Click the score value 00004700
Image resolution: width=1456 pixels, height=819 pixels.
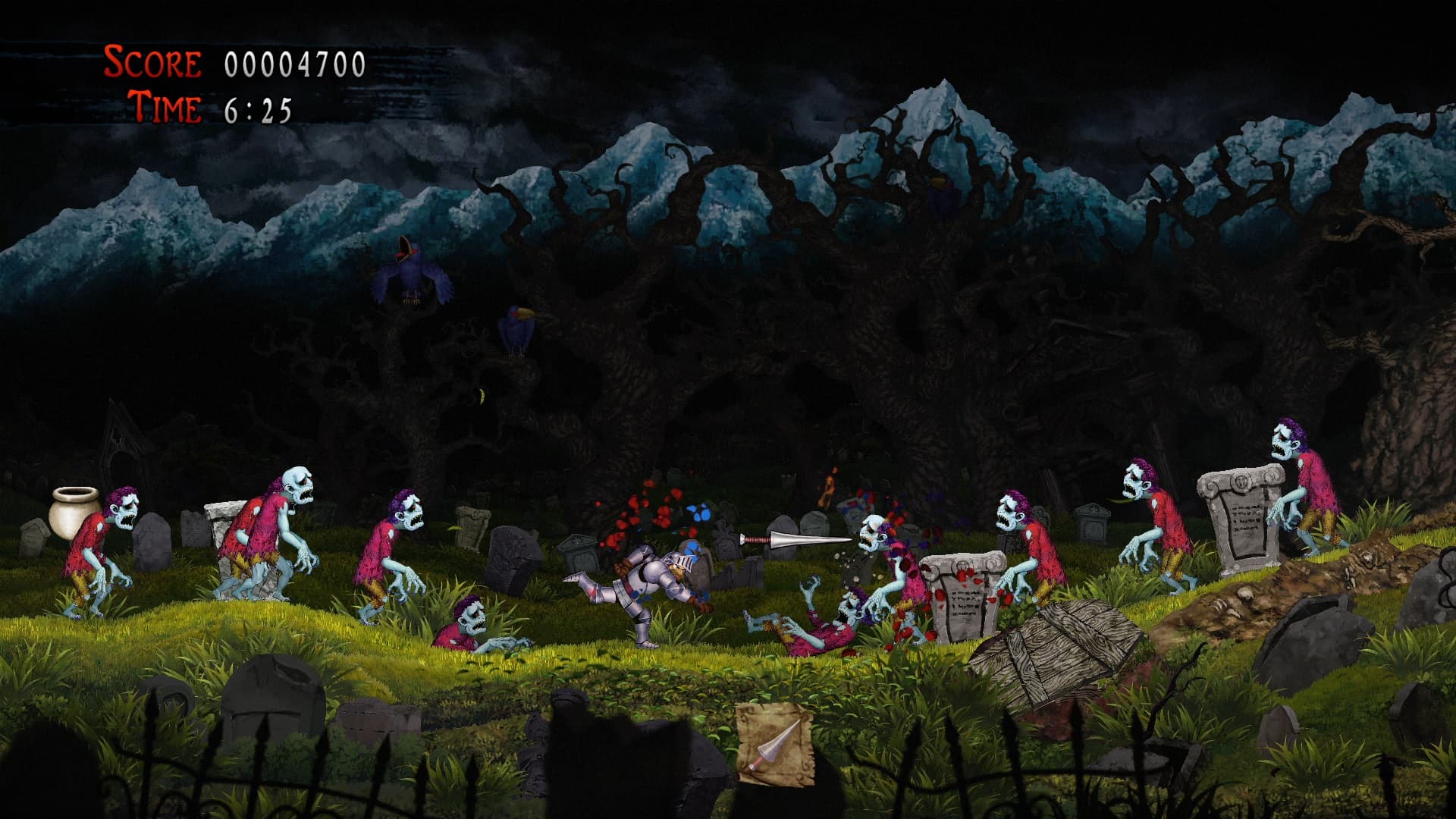click(292, 64)
